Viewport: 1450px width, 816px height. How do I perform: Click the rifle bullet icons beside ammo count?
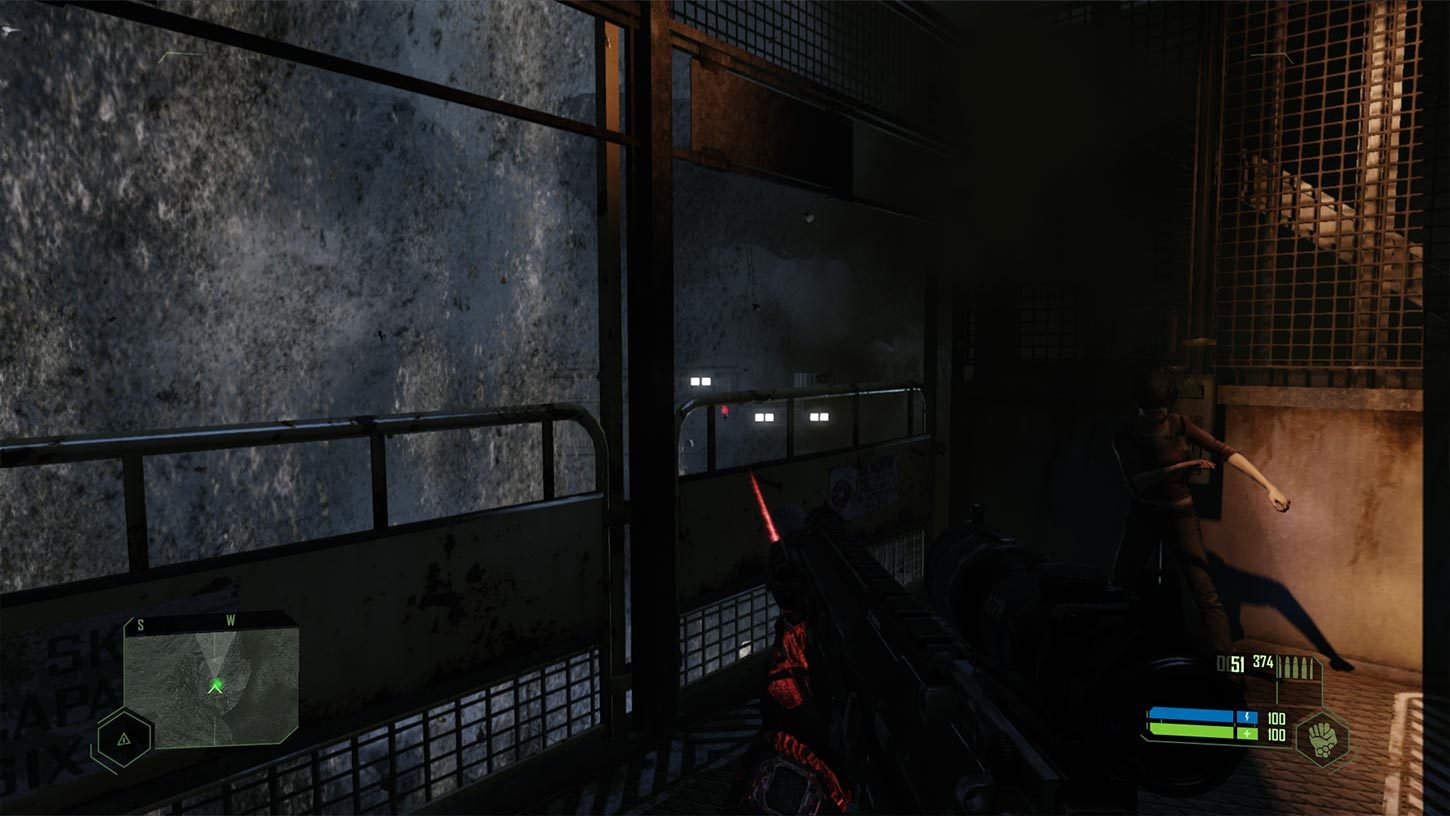click(x=1295, y=665)
